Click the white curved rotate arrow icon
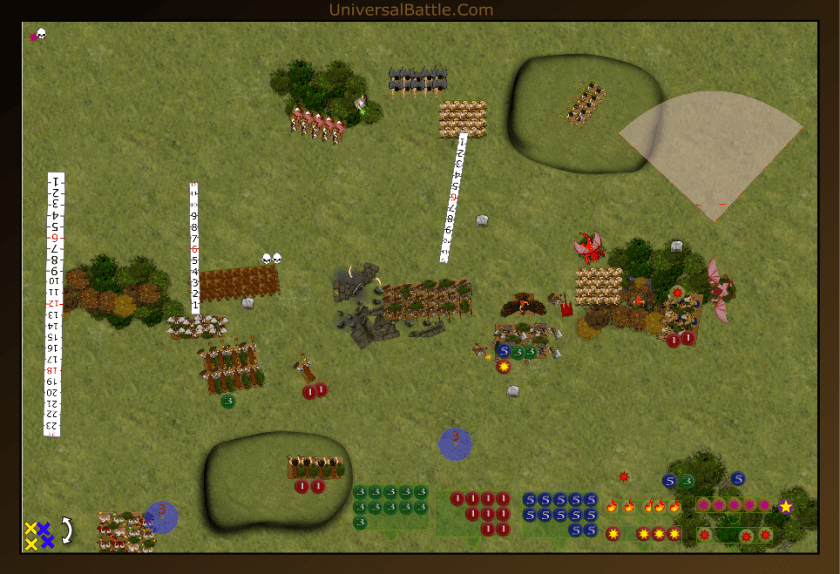The image size is (840, 574). tap(67, 528)
